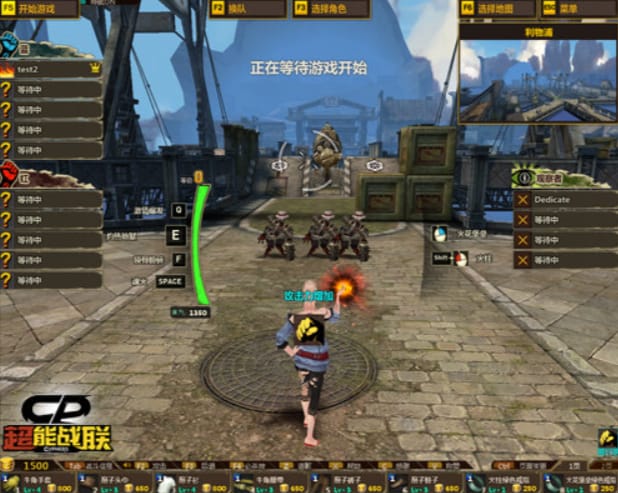Image resolution: width=618 pixels, height=493 pixels.
Task: Click the yellow fist icon at the lower right
Action: coord(605,439)
